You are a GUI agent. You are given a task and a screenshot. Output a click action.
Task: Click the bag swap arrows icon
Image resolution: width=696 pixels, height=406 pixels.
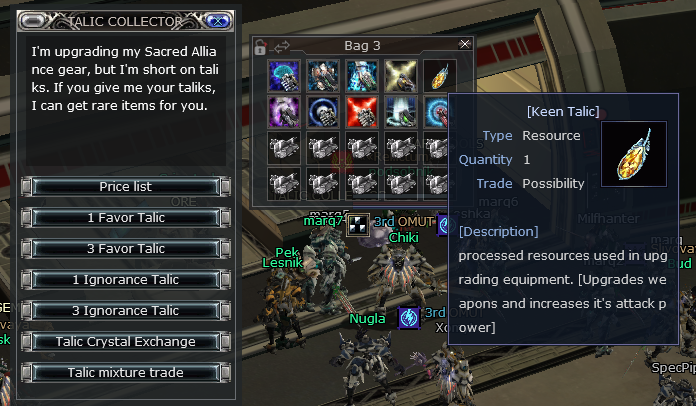[280, 46]
